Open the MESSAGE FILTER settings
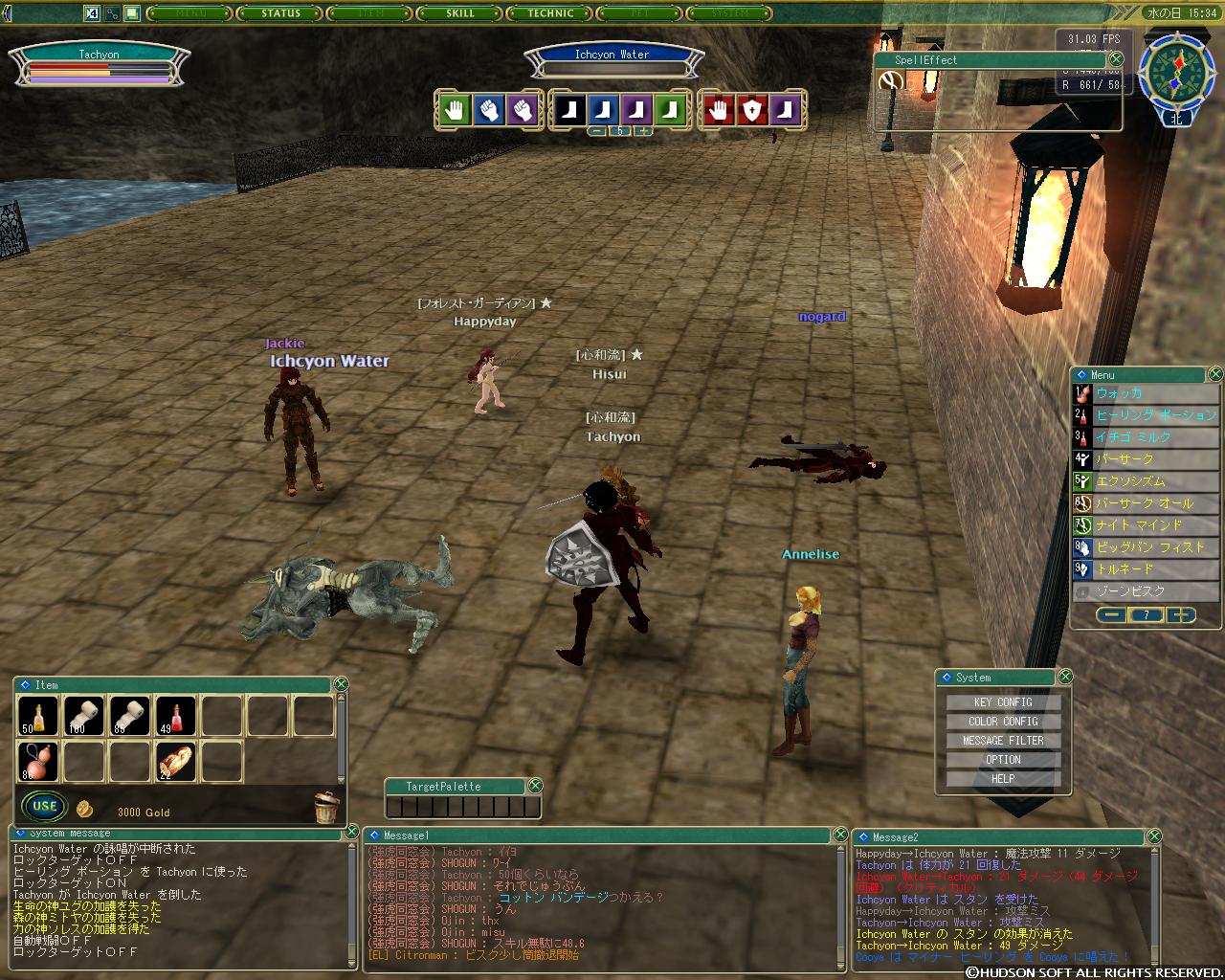The image size is (1225, 980). (1003, 740)
